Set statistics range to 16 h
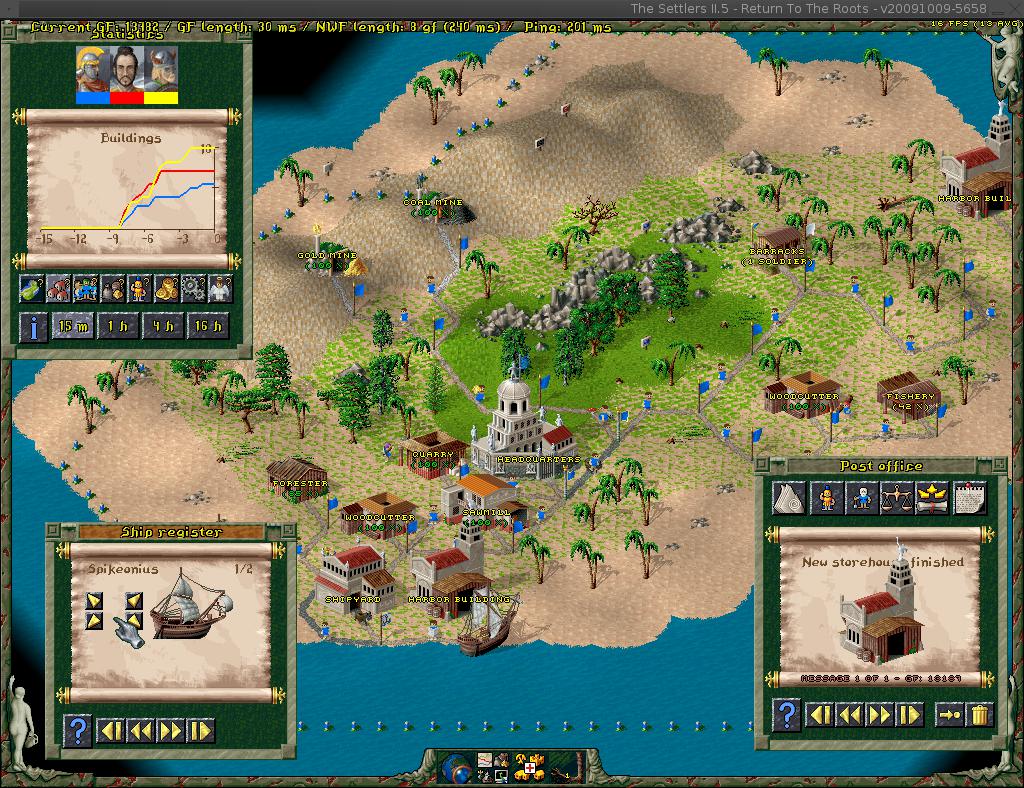The height and width of the screenshot is (788, 1024). click(x=208, y=327)
